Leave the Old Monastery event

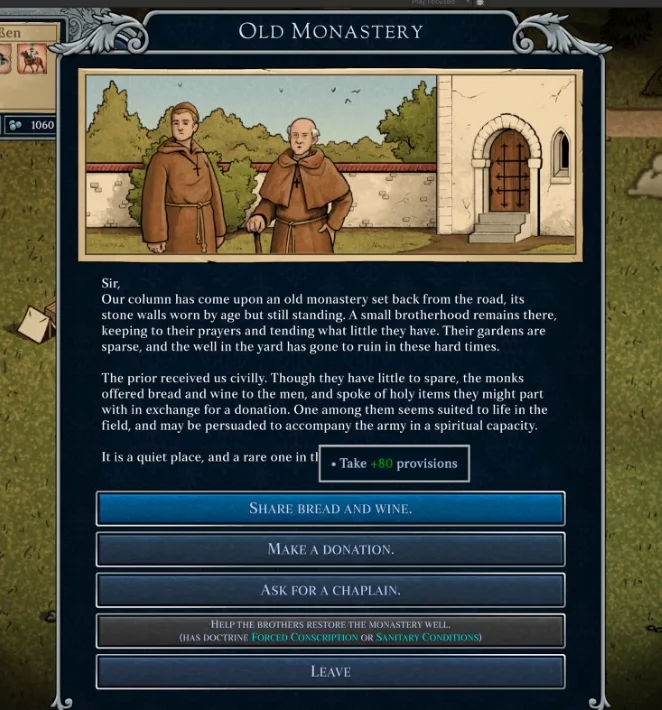(330, 671)
